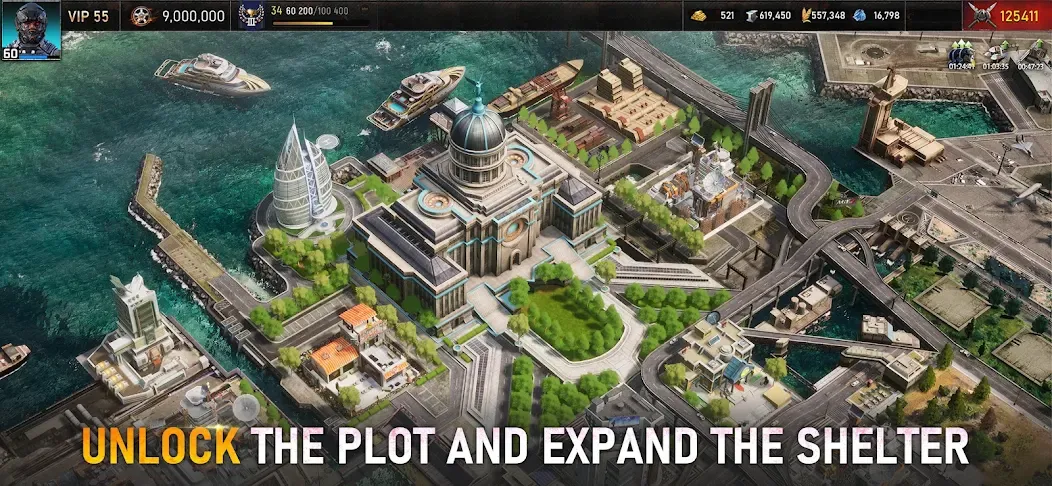
Task: Select the gold bars resource icon
Action: pos(698,16)
